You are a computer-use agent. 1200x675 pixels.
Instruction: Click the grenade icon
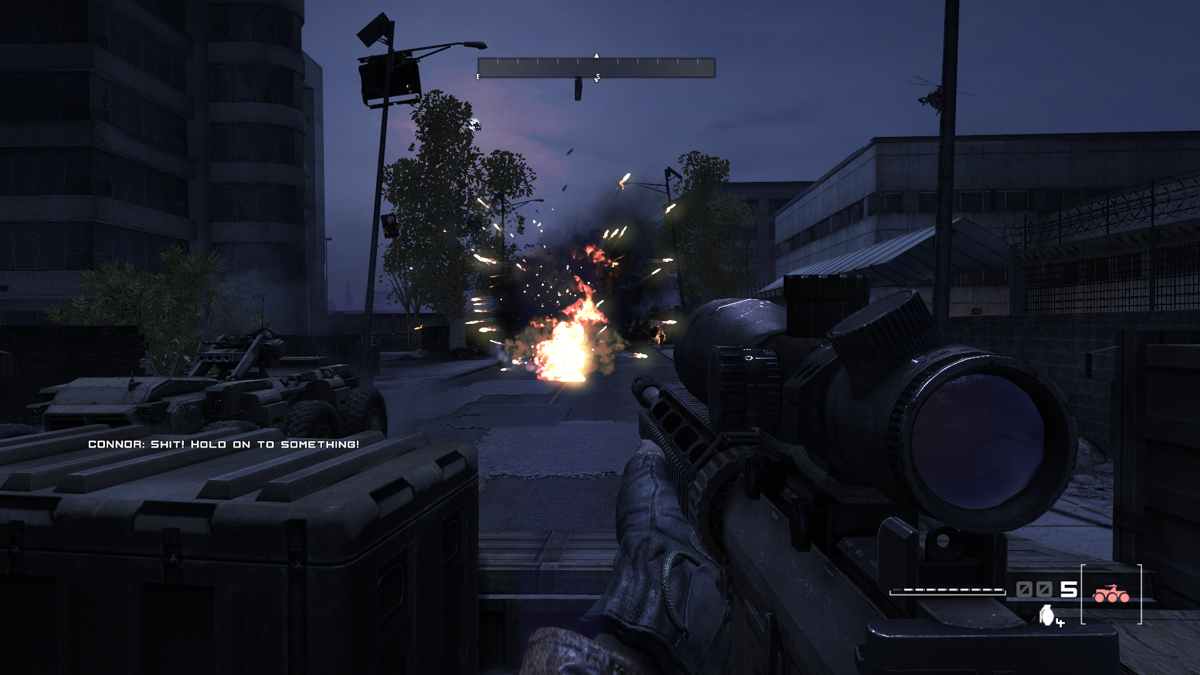click(1047, 616)
